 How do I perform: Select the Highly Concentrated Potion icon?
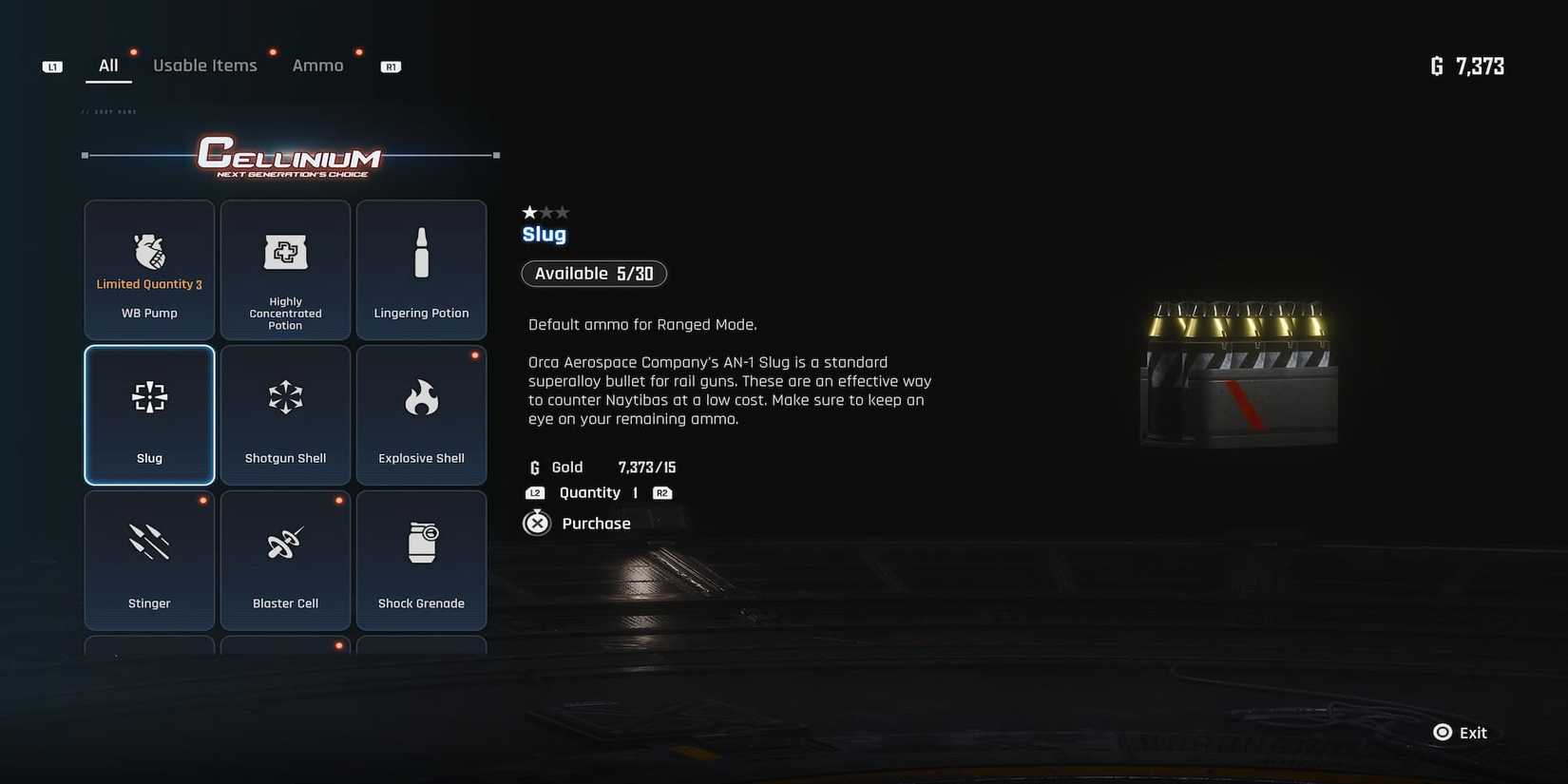click(x=284, y=252)
